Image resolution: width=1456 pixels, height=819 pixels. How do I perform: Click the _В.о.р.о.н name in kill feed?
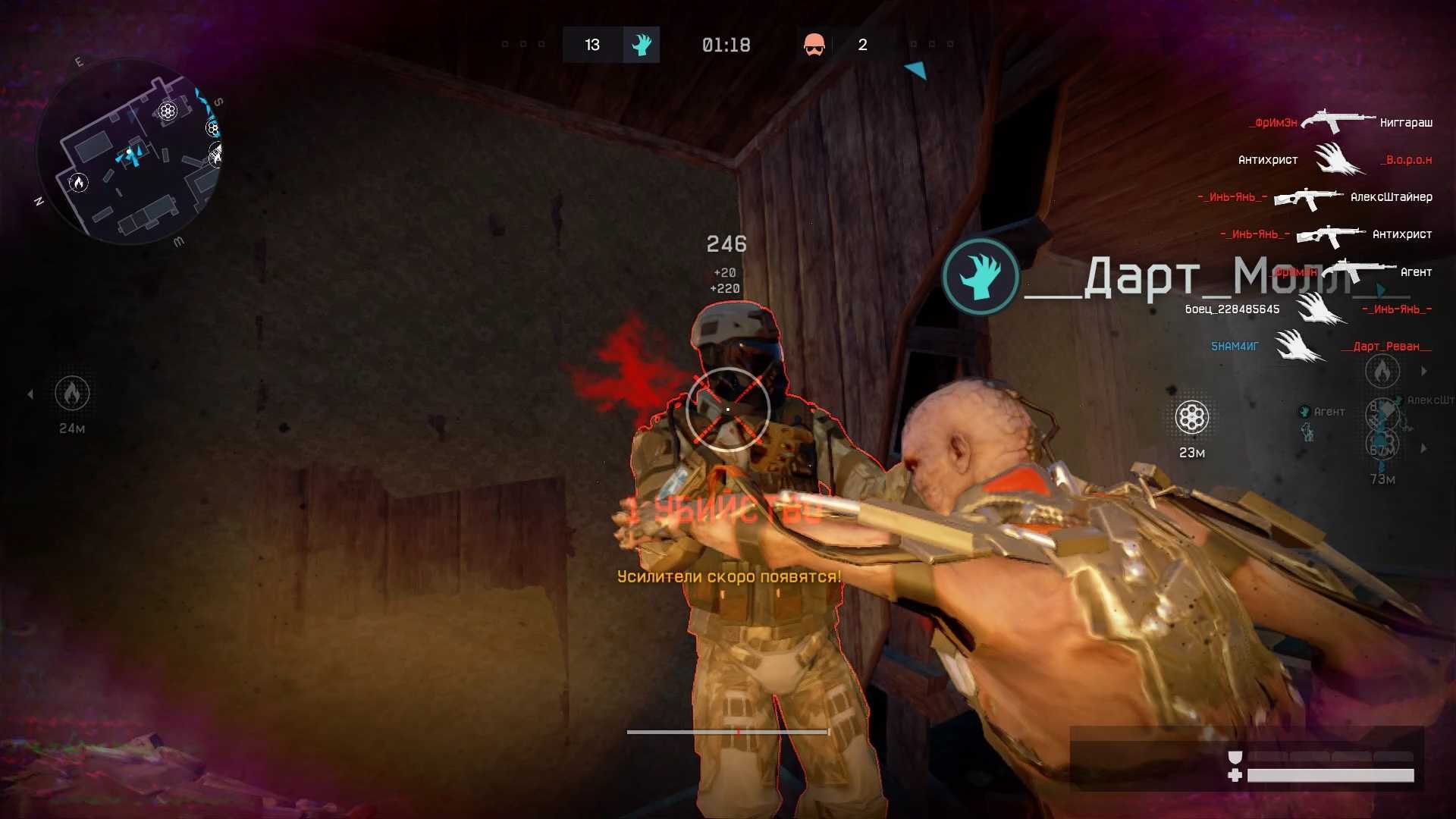[1407, 160]
